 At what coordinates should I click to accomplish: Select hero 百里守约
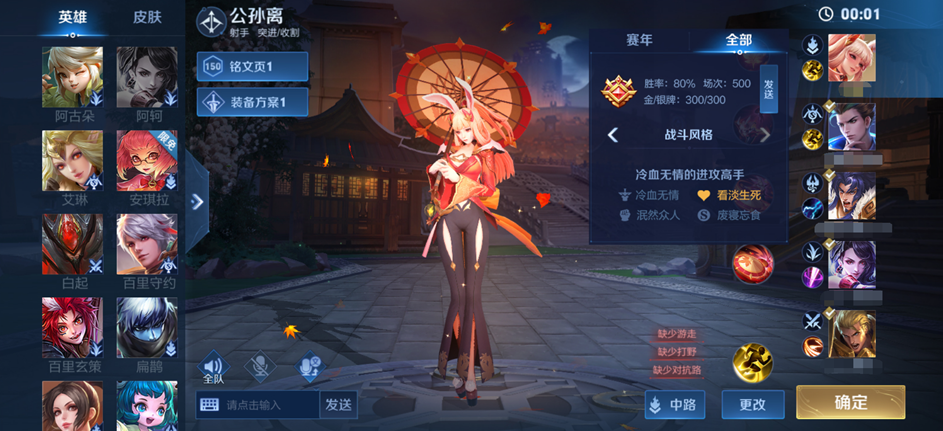(x=147, y=243)
